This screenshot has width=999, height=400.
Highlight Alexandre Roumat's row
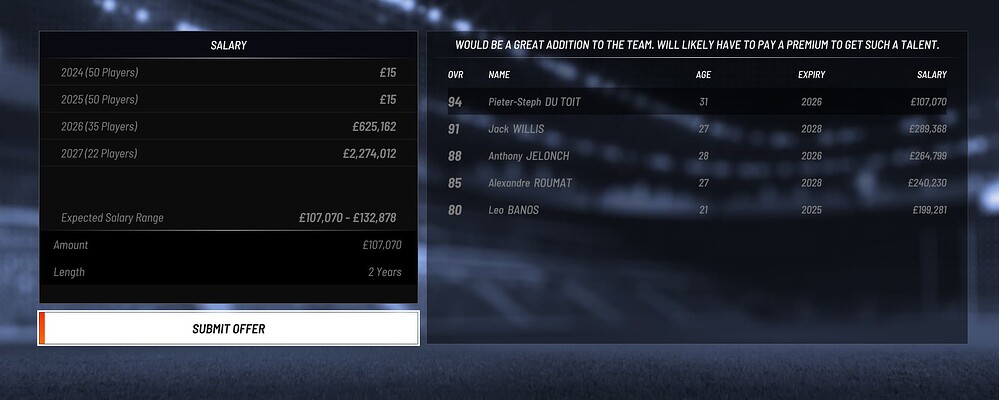click(x=697, y=183)
